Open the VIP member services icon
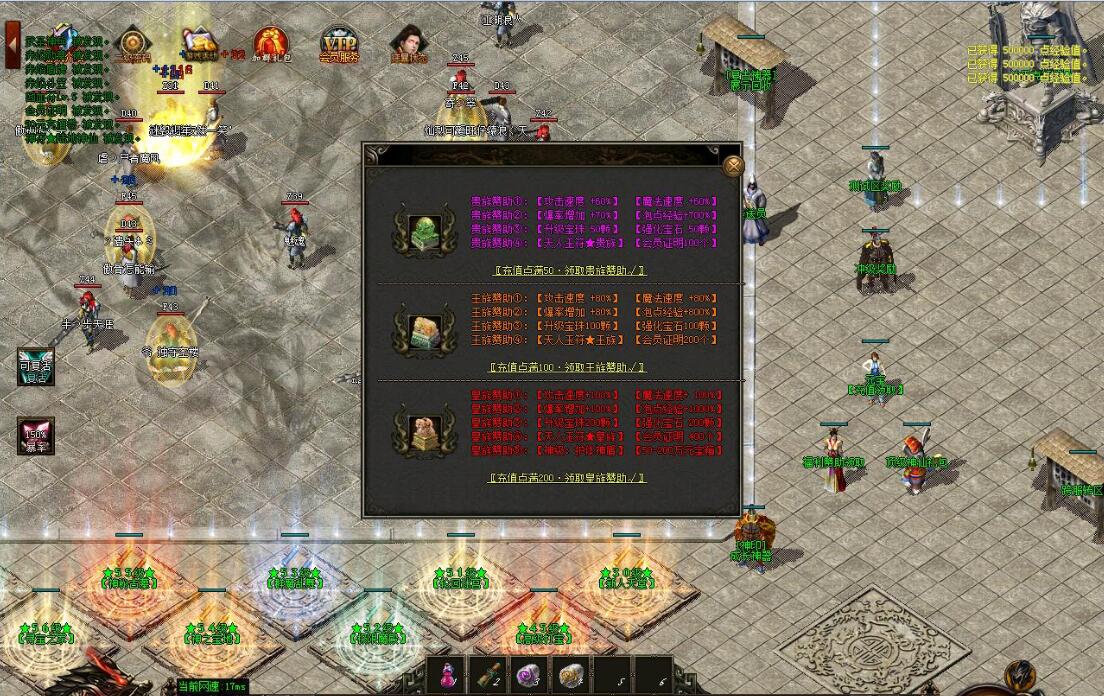1104x696 pixels. click(x=338, y=46)
